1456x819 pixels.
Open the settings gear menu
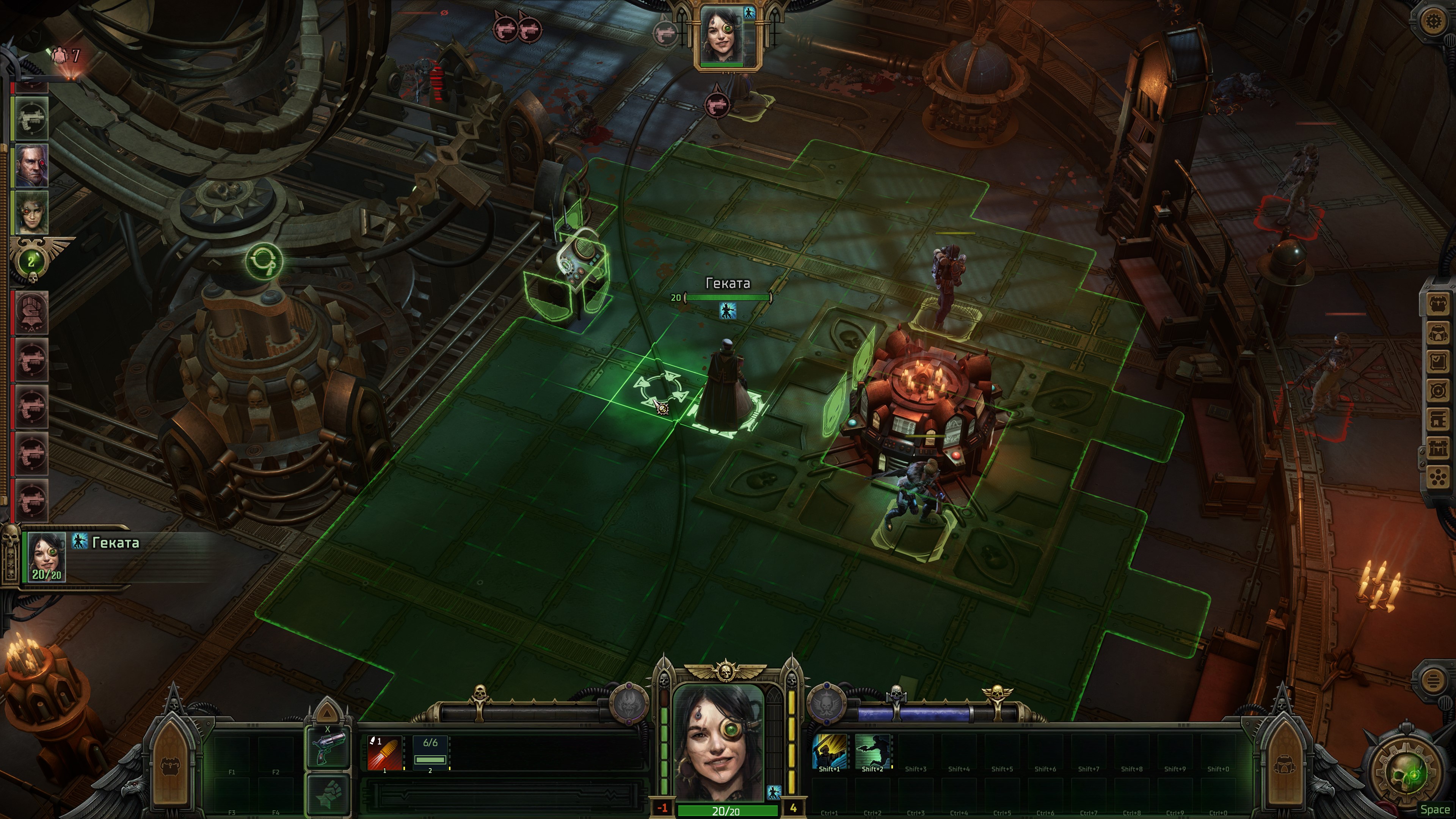[1433, 22]
